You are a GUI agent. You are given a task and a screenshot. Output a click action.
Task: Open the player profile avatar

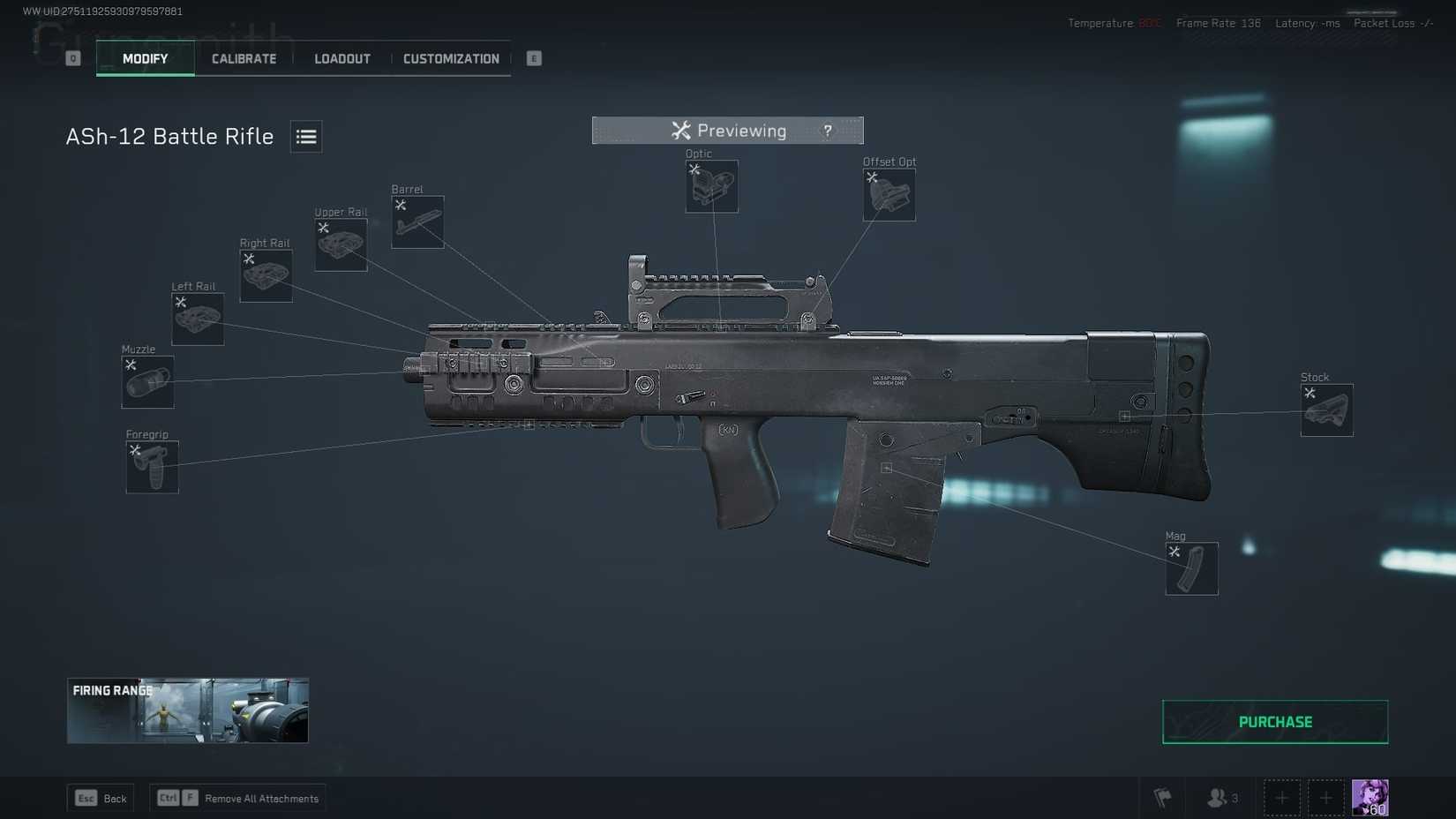point(1370,798)
